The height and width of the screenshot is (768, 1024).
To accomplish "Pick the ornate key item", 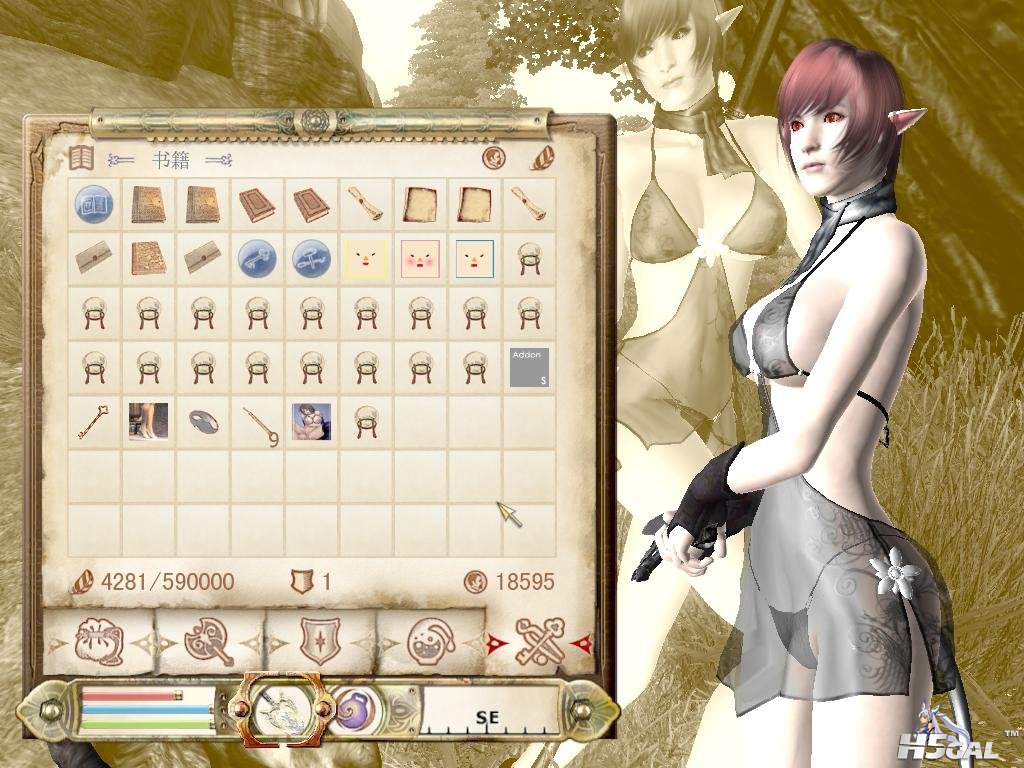I will 95,422.
